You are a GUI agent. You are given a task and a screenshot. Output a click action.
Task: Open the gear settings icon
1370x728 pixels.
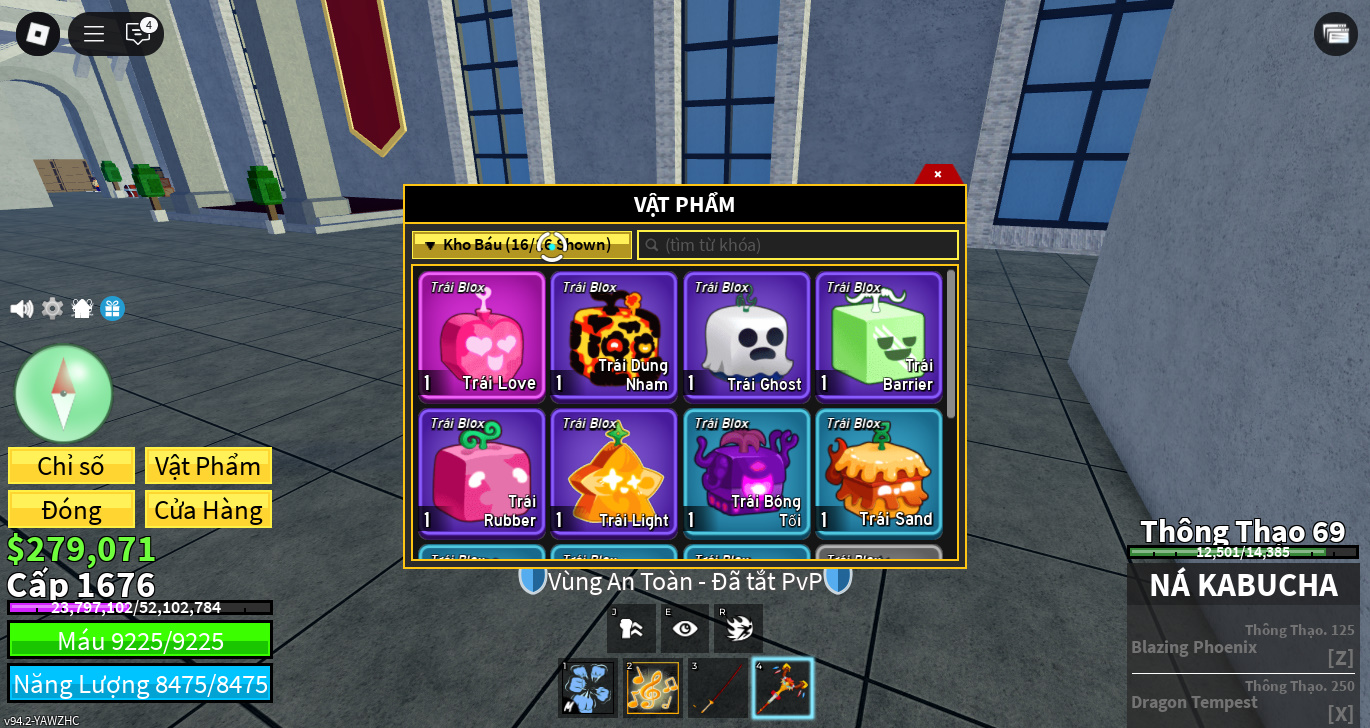52,309
